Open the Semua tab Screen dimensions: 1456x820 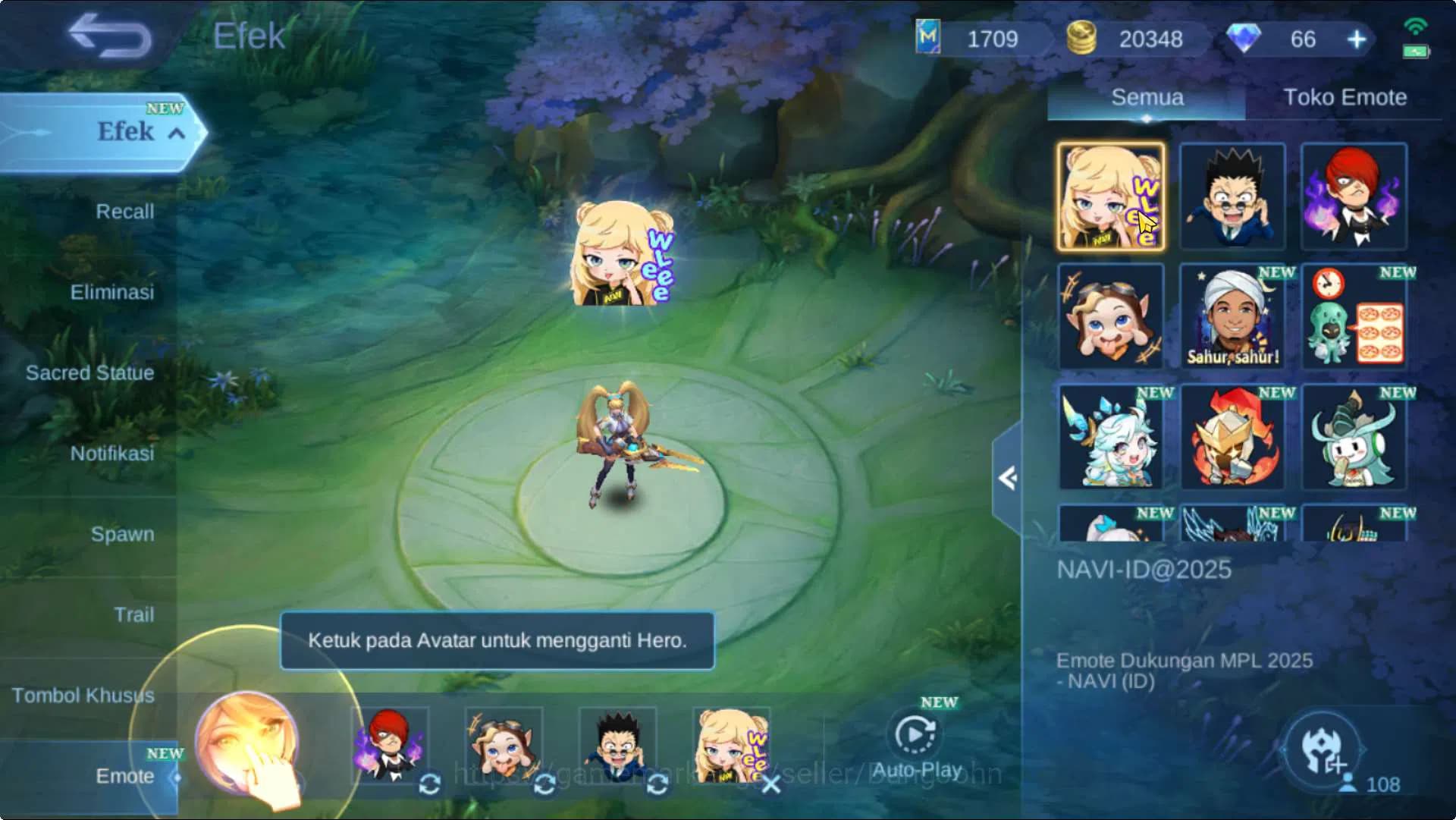pos(1145,97)
